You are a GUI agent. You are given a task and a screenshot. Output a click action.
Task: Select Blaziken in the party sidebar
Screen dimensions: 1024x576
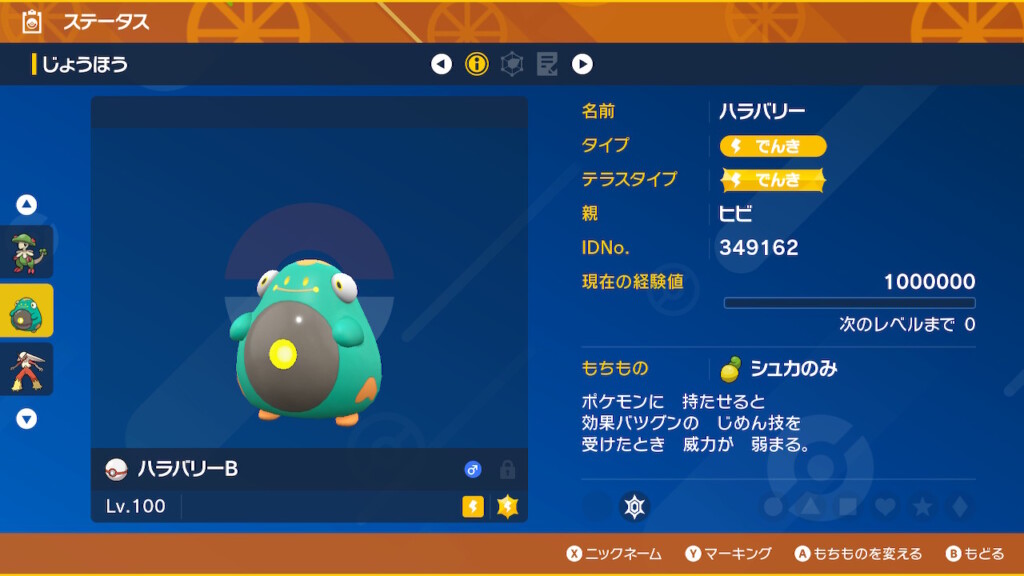(x=26, y=369)
